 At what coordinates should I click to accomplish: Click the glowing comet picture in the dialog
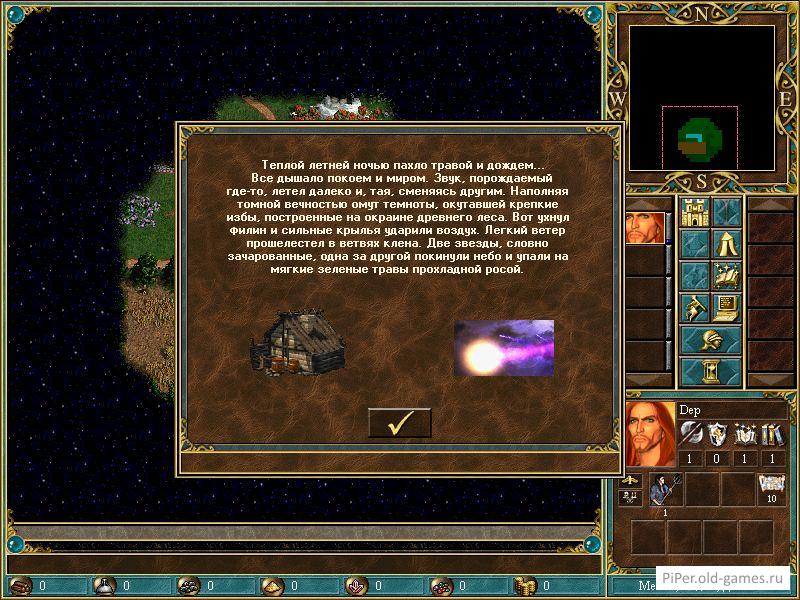pos(503,348)
